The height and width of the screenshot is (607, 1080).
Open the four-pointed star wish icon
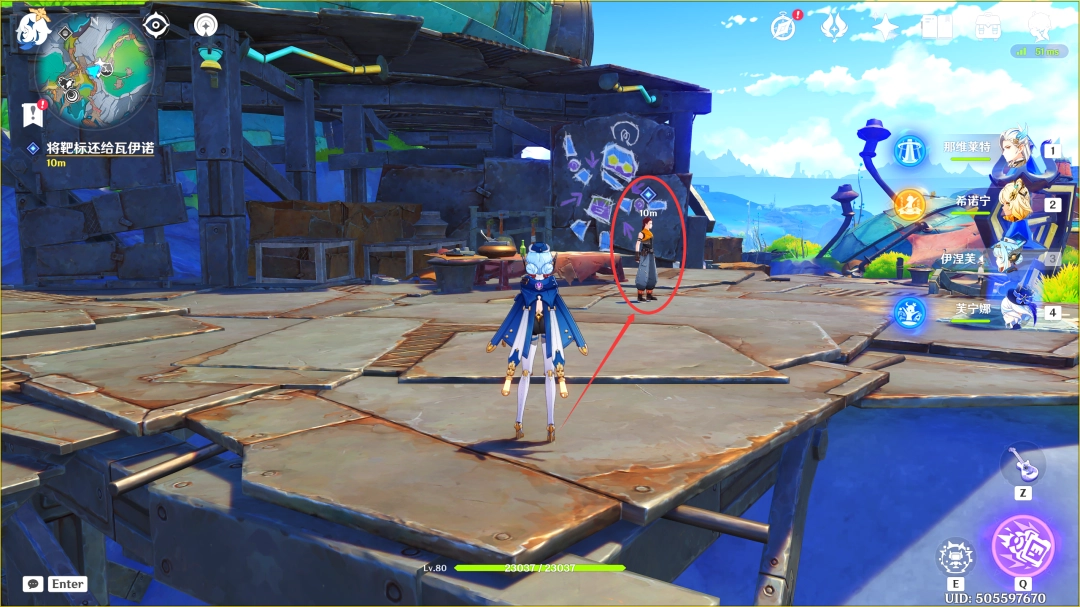click(x=885, y=27)
